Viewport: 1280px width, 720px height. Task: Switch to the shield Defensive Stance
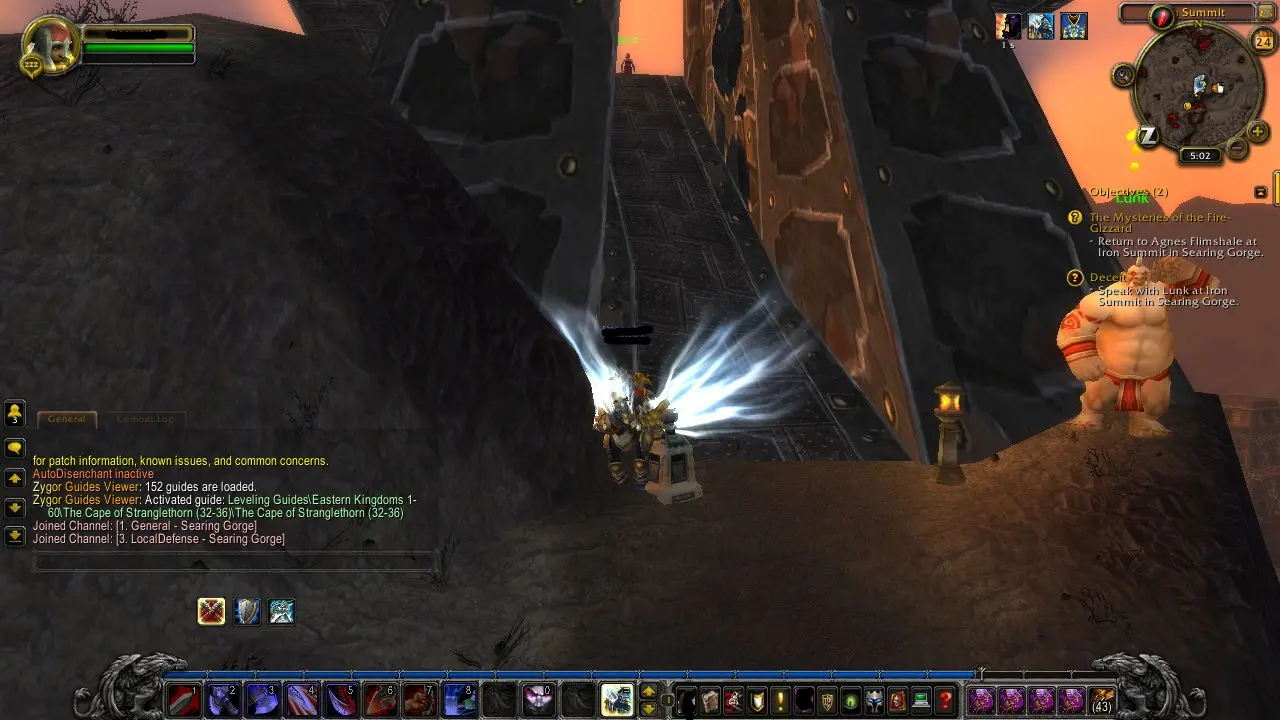coord(247,611)
